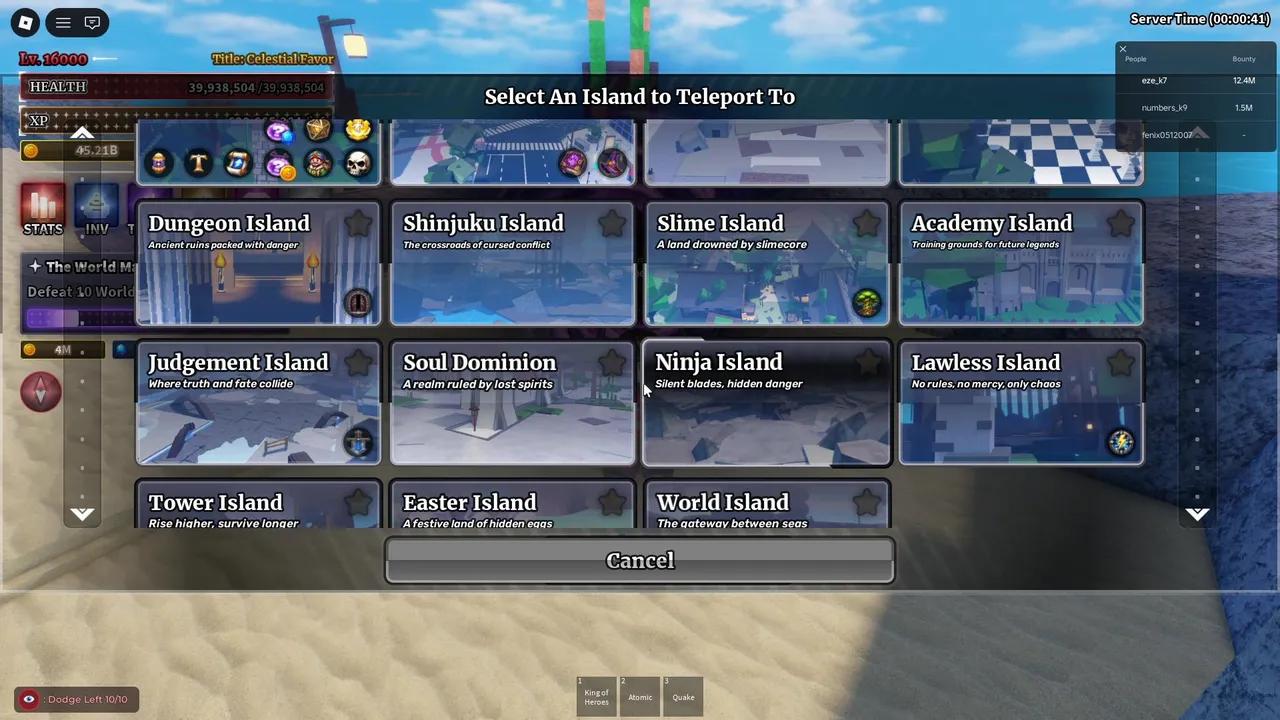Cancel the island teleport selection
1280x720 pixels.
(640, 560)
